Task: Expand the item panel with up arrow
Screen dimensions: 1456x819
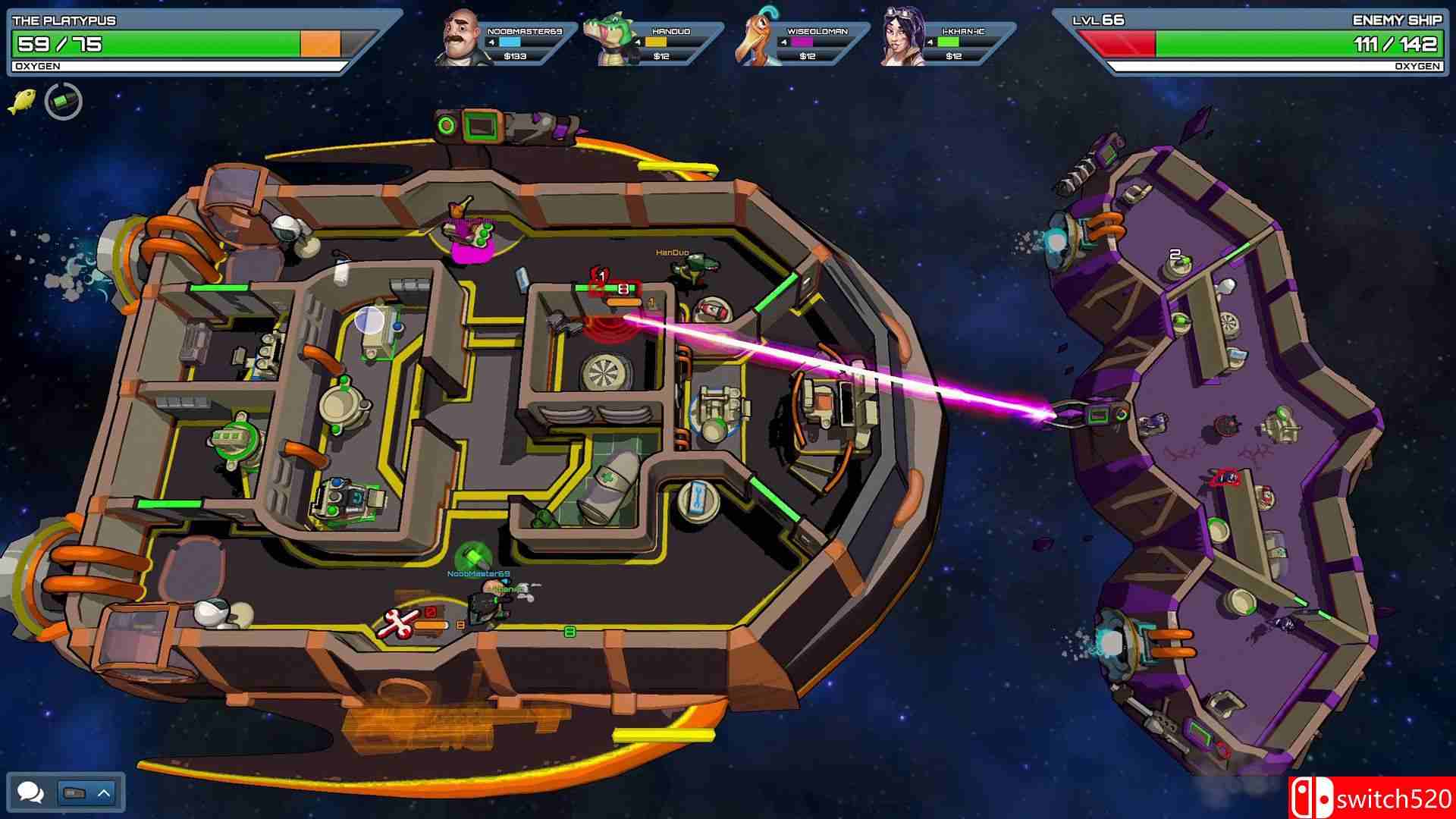Action: coord(104,793)
